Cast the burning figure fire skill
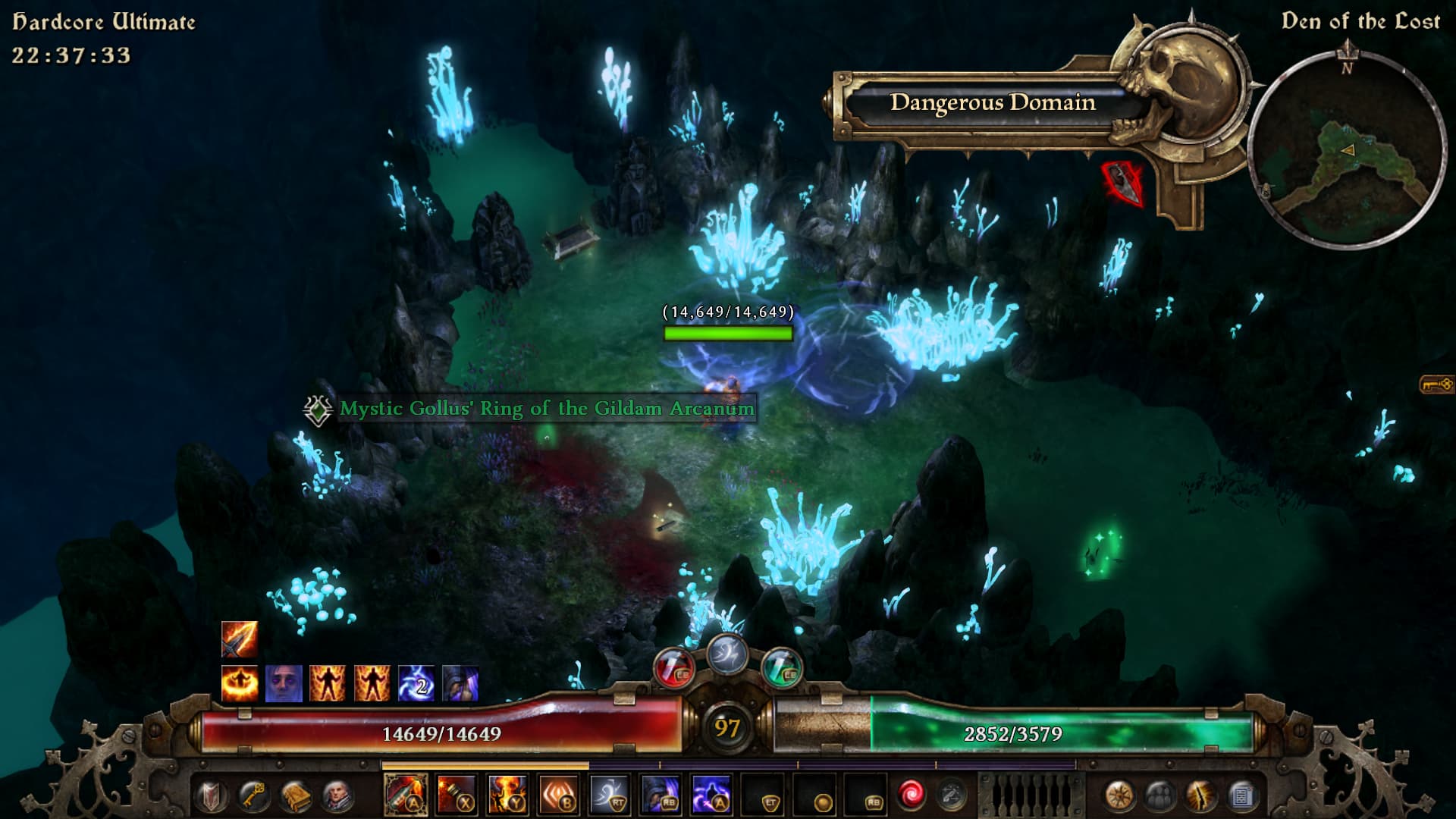Image resolution: width=1456 pixels, height=819 pixels. [508, 795]
